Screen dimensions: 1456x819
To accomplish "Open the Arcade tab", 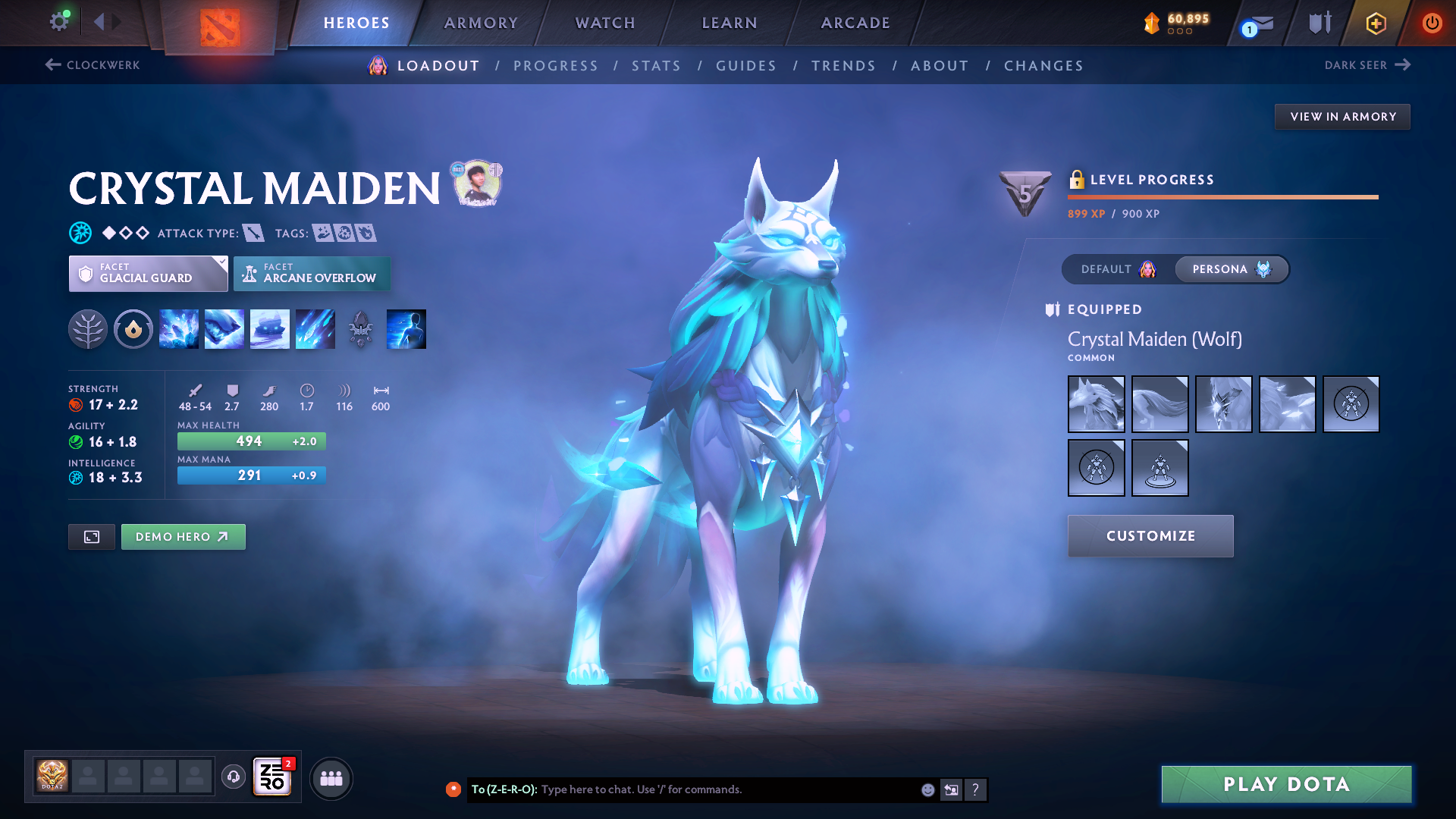I will pyautogui.click(x=855, y=23).
